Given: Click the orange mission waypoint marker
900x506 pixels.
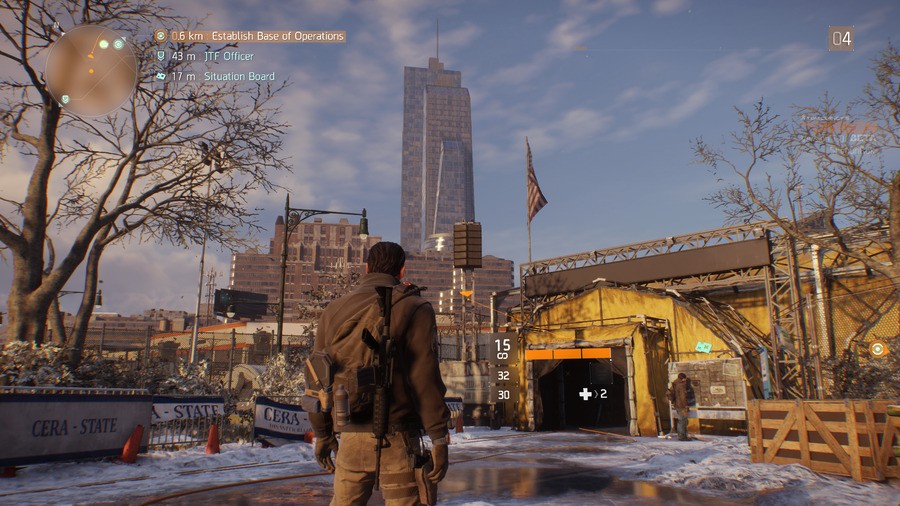Looking at the screenshot, I should pos(877,349).
